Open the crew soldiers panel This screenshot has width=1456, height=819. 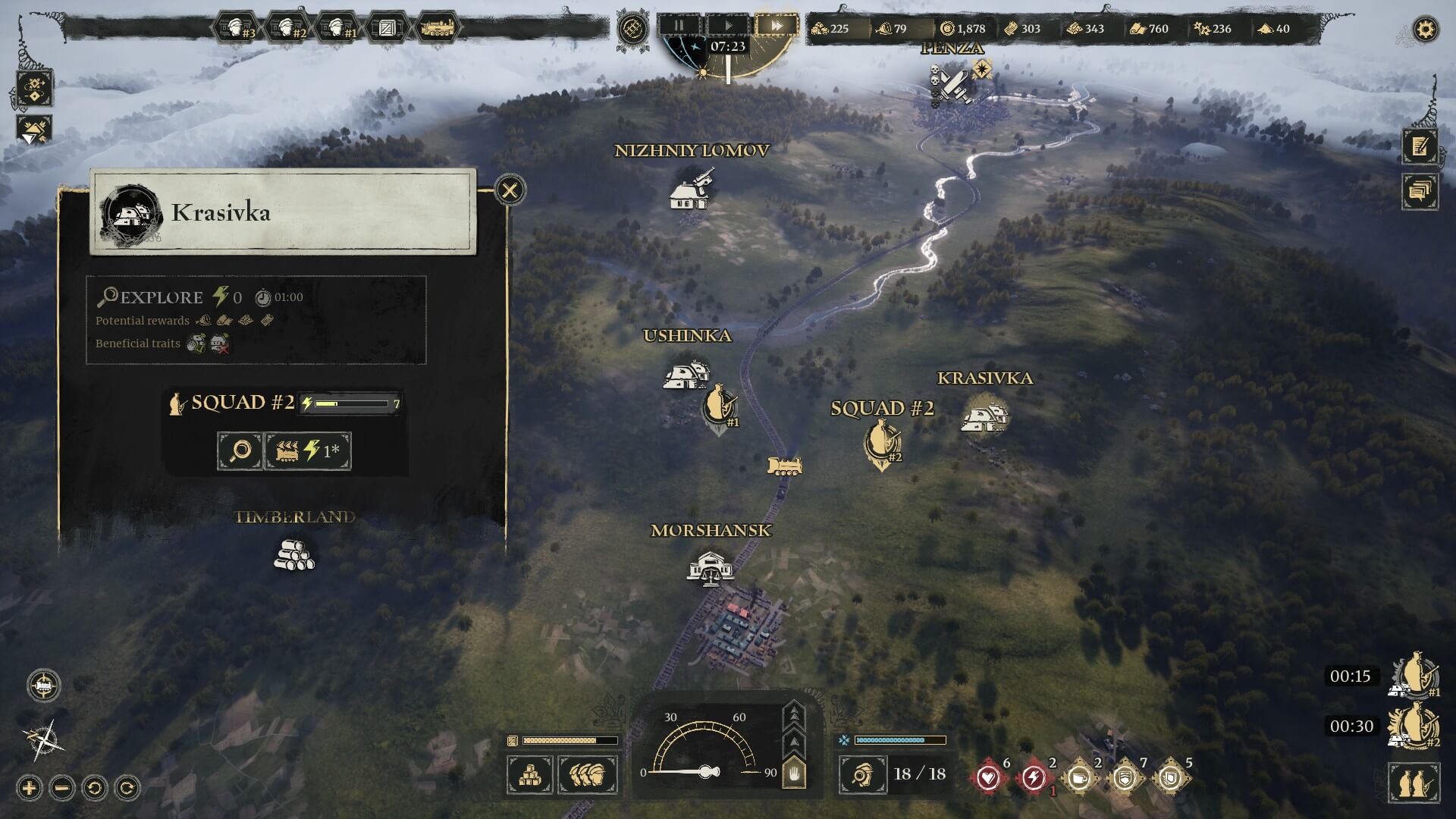point(588,775)
